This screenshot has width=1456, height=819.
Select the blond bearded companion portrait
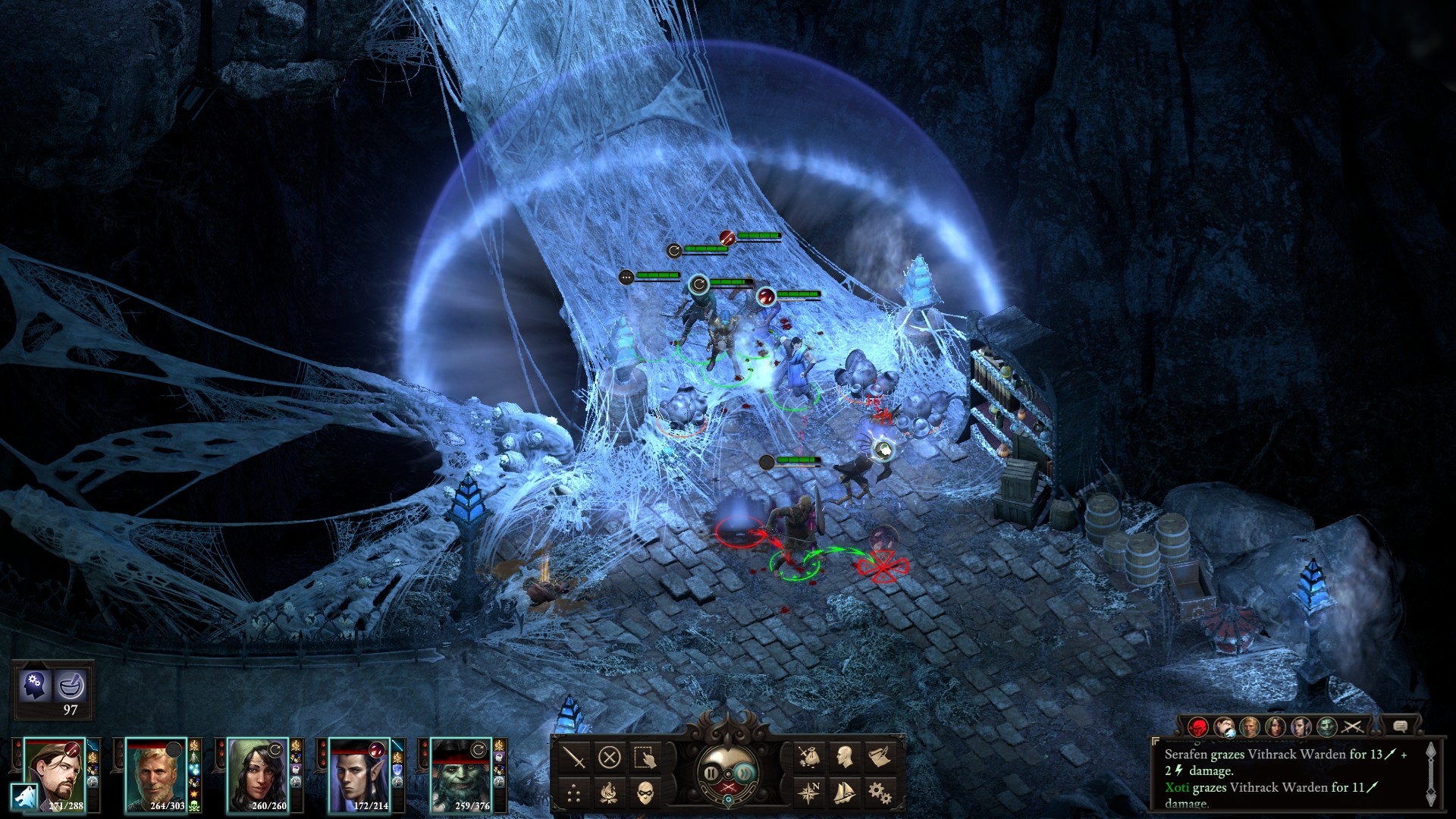coord(155,773)
